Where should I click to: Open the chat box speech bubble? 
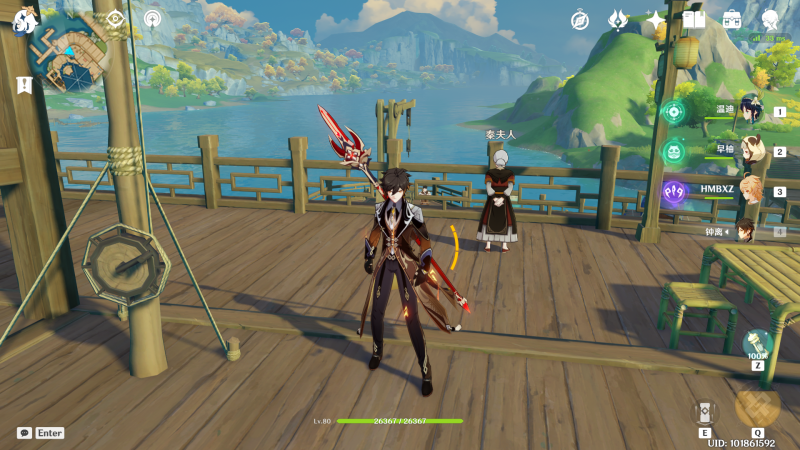[x=24, y=433]
